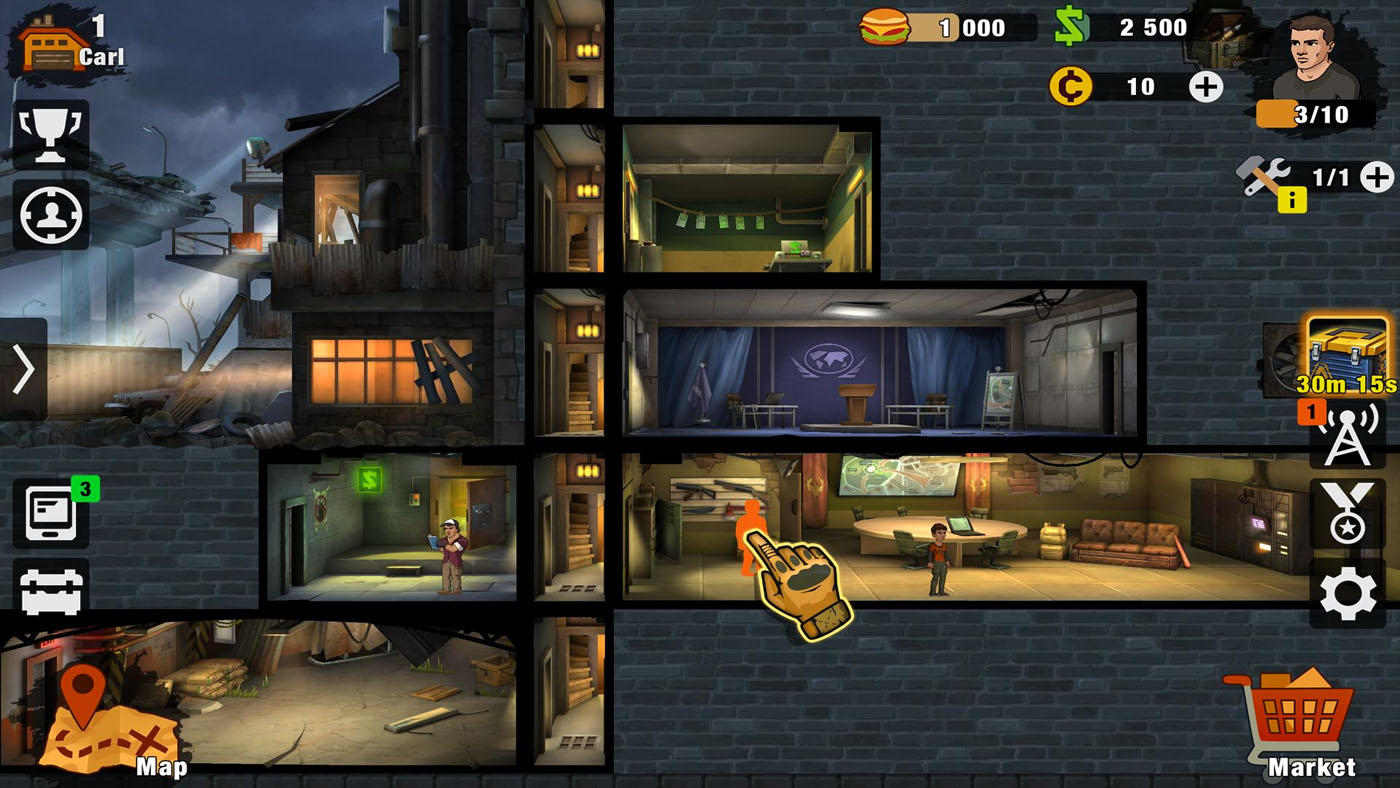
Task: Tap the burger food resource icon
Action: point(885,27)
